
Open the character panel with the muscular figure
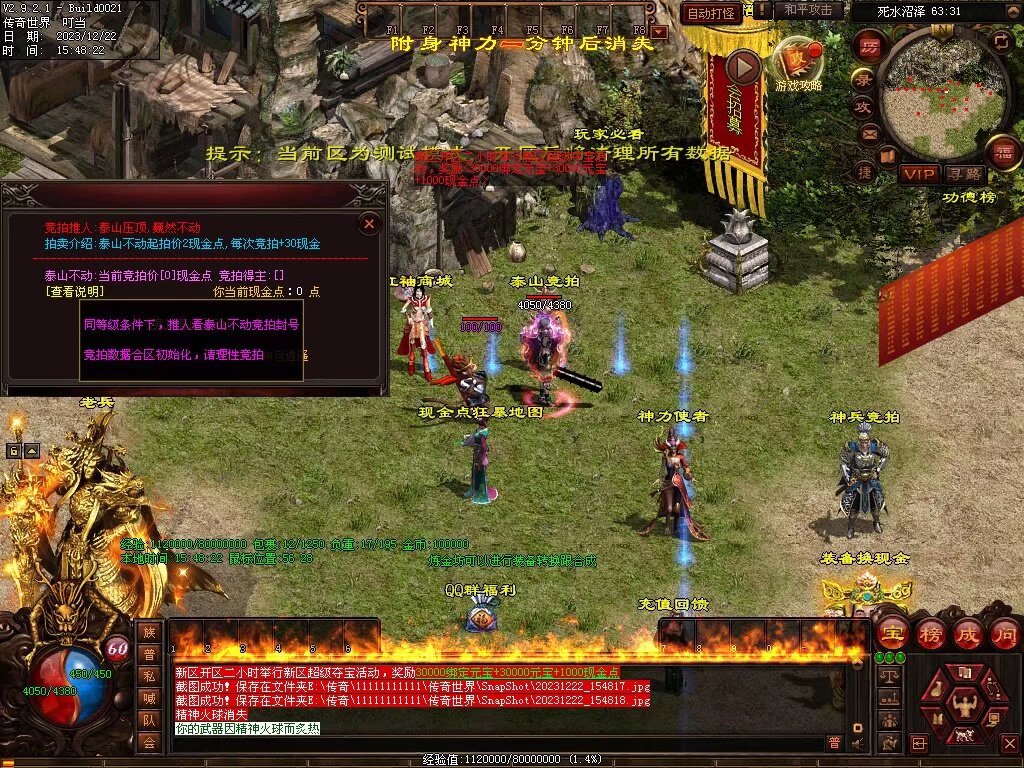pyautogui.click(x=964, y=705)
